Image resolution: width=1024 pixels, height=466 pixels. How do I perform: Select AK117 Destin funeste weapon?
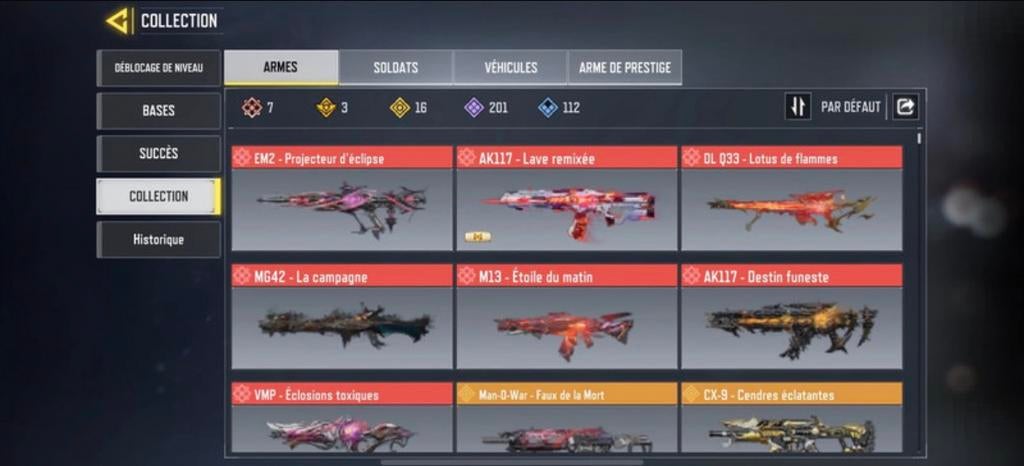click(791, 317)
